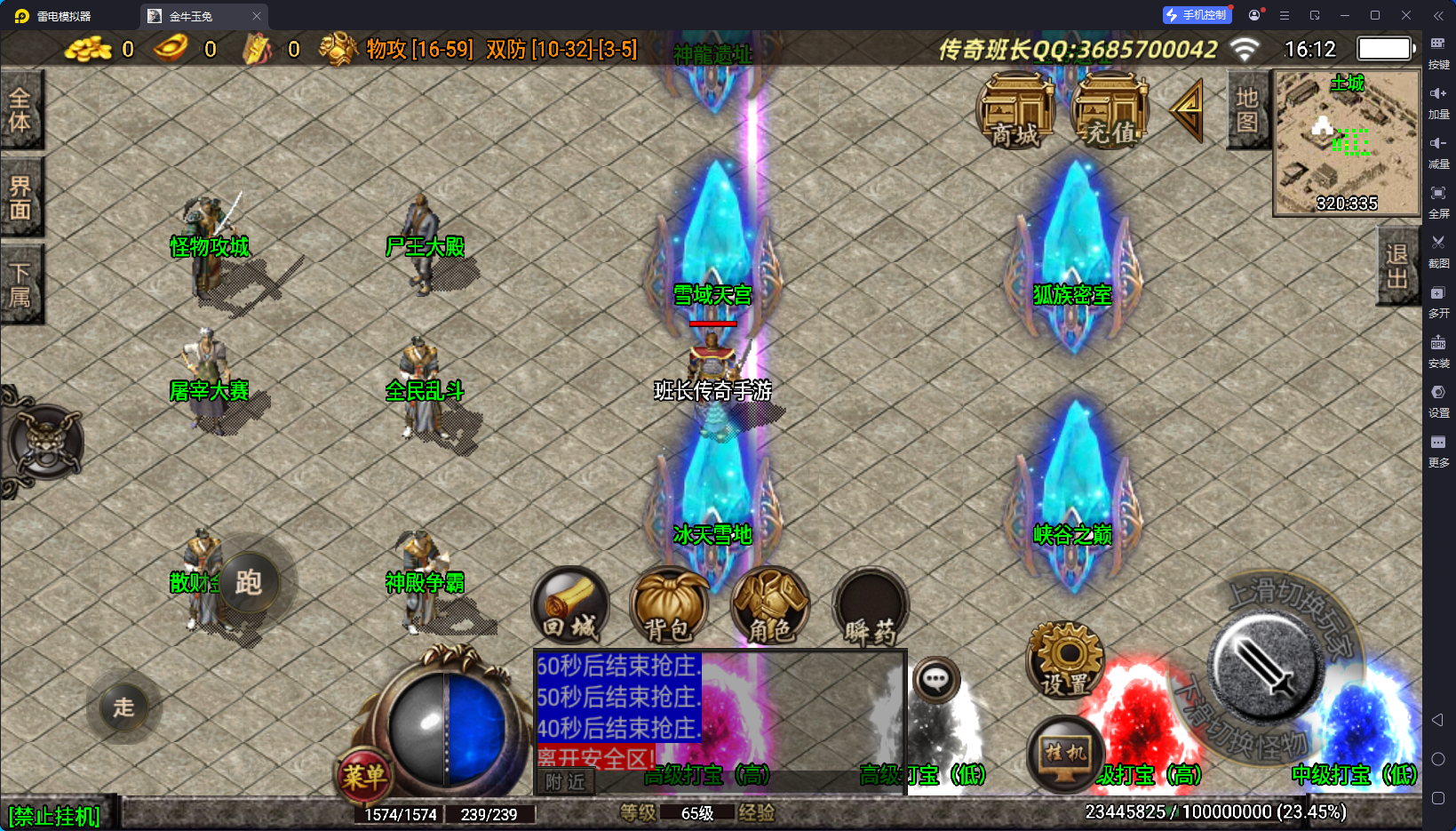Open the 商城 shop
This screenshot has height=831, width=1456.
coord(1015,111)
